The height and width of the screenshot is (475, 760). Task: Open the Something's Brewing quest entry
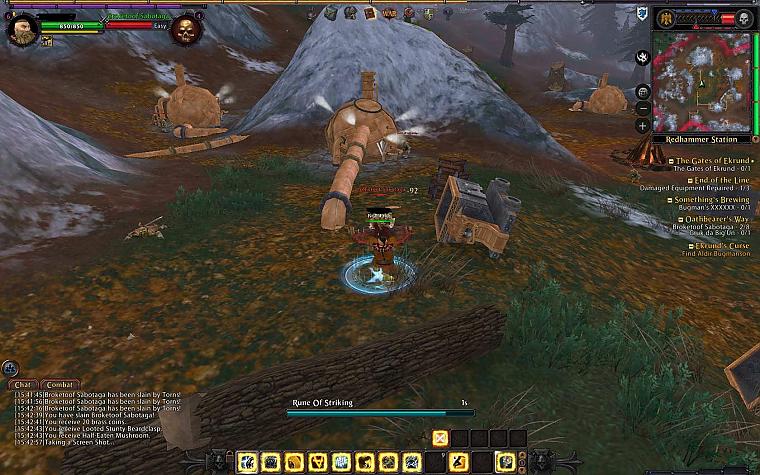[713, 200]
